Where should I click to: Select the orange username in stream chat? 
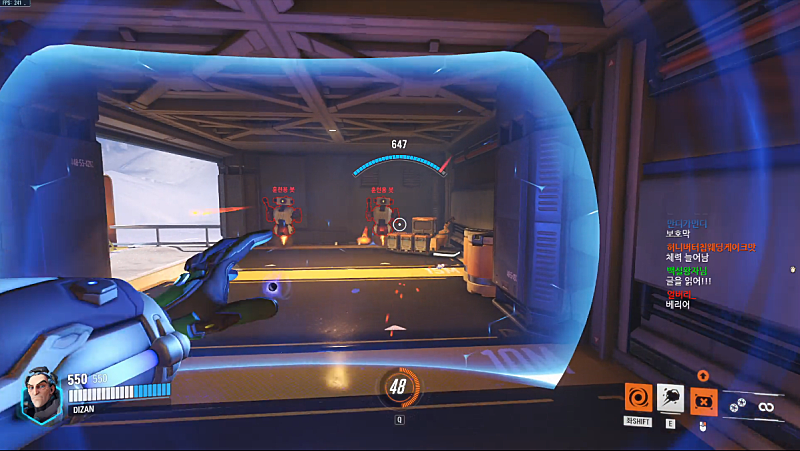pos(711,247)
